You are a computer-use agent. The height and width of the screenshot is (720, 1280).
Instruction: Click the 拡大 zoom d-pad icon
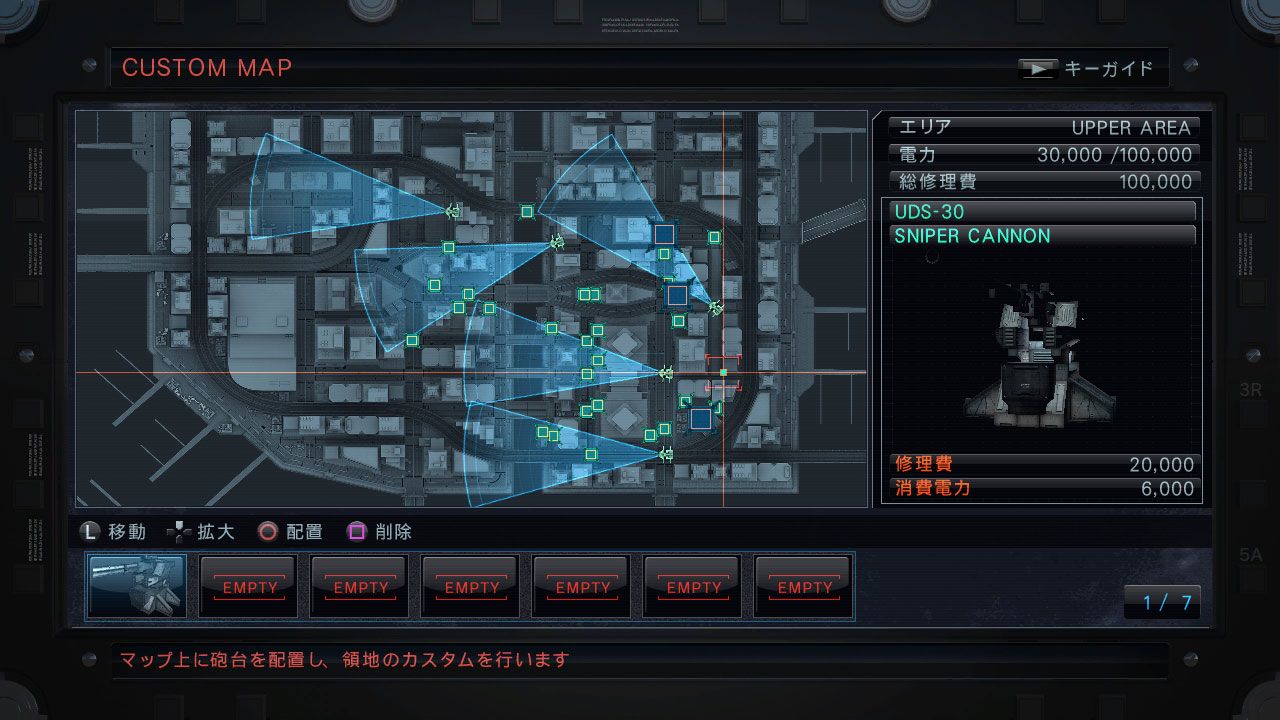[177, 532]
